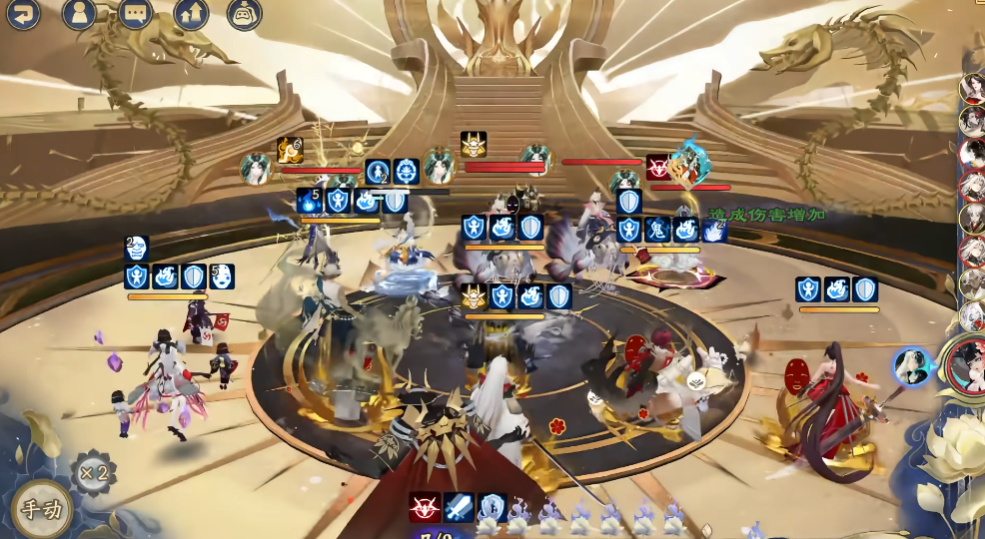
Task: Click the blue-ringed white-haired portrait
Action: tap(912, 366)
